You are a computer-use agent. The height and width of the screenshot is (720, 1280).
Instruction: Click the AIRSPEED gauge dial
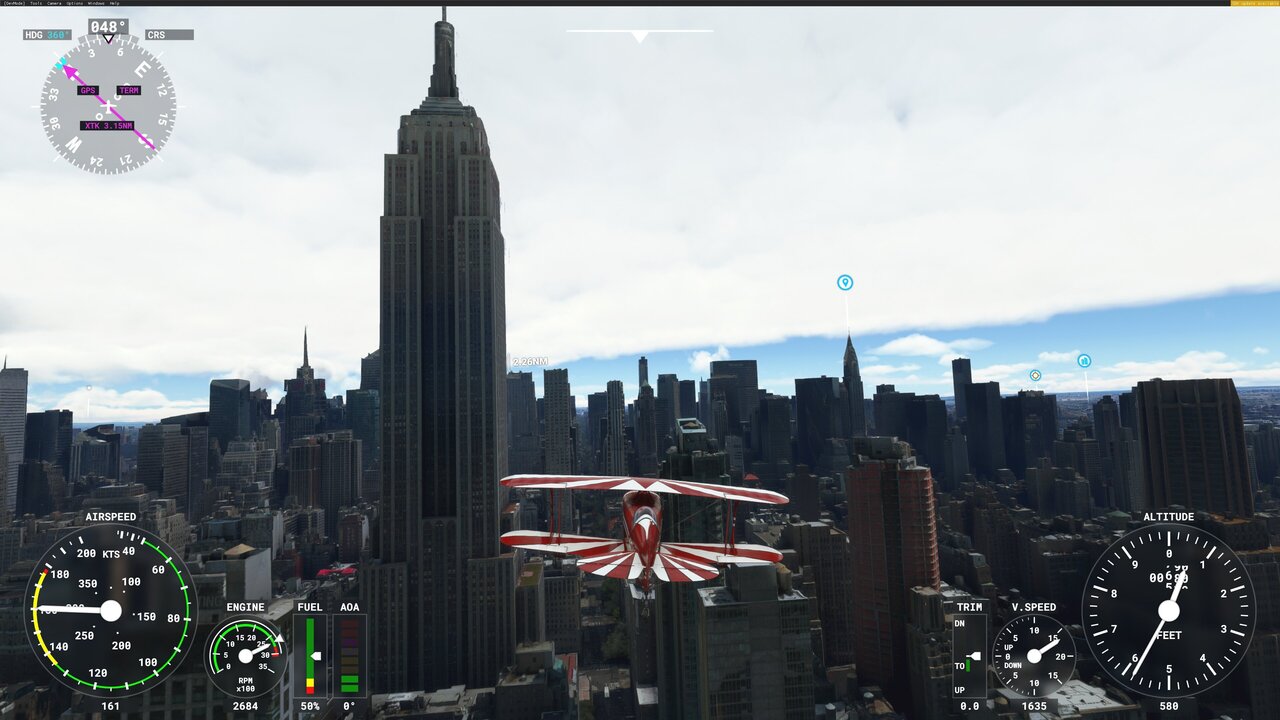point(113,610)
